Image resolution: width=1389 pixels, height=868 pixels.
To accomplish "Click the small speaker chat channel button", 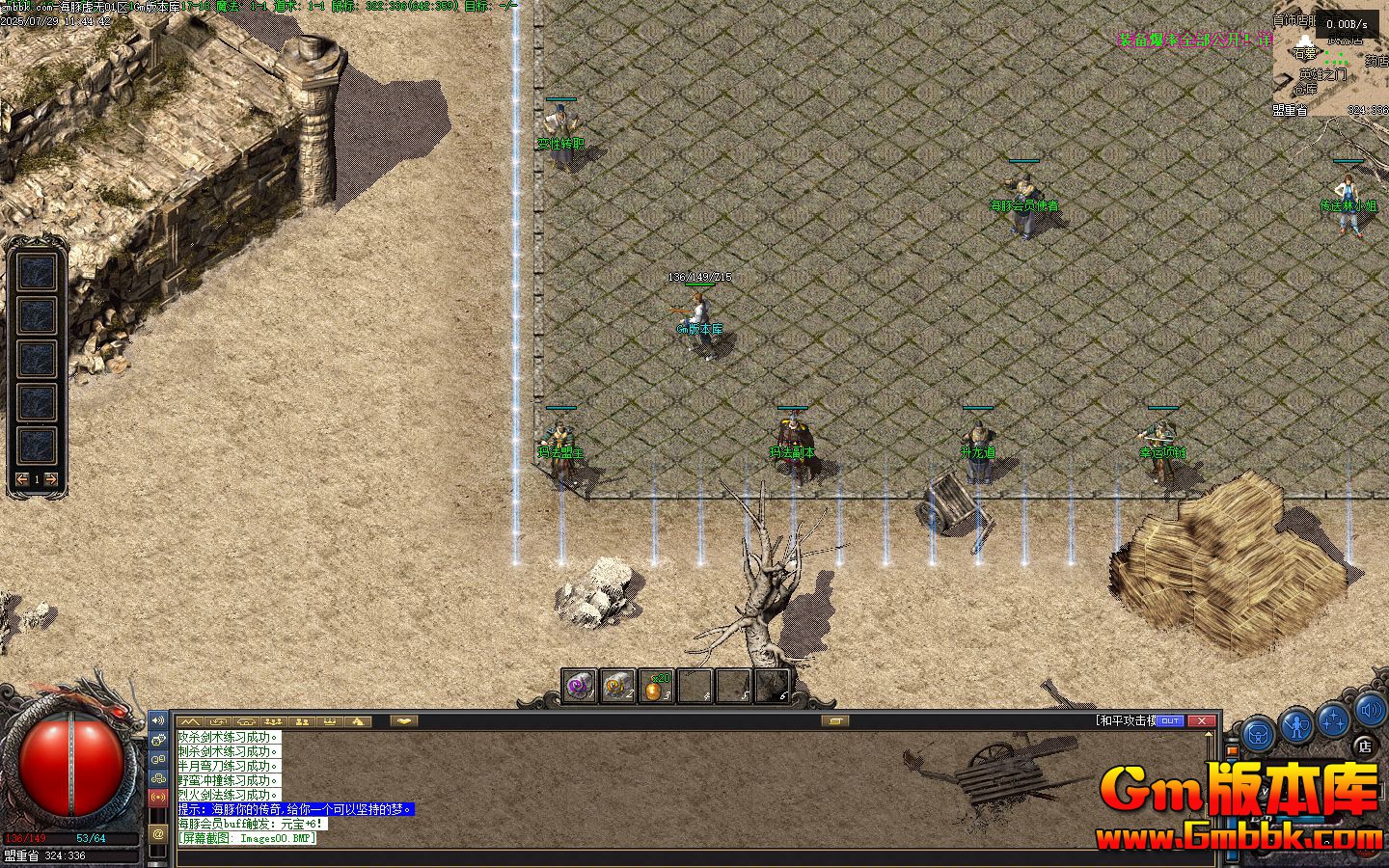I will (x=158, y=720).
